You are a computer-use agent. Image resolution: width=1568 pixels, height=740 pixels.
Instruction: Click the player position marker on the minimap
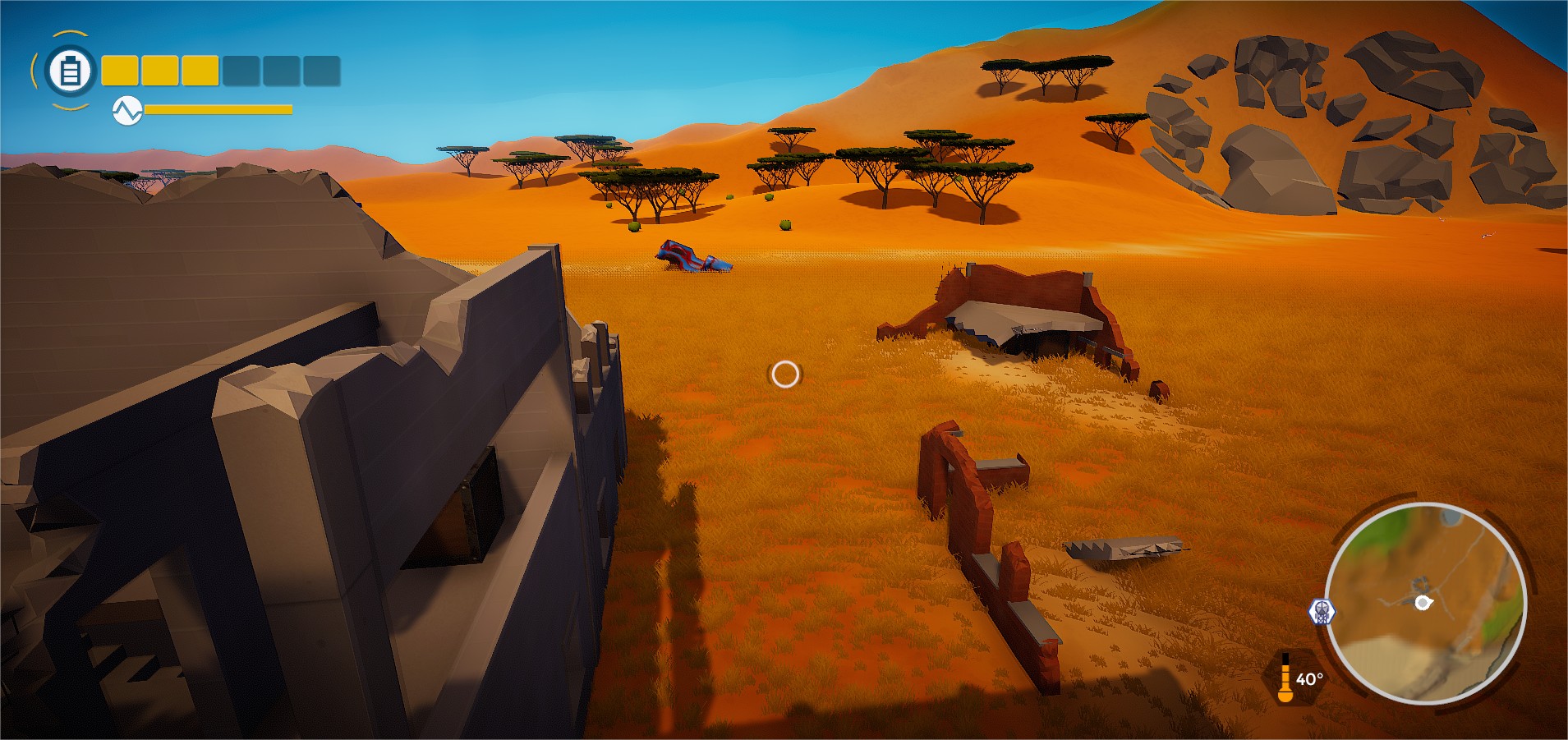coord(1423,603)
